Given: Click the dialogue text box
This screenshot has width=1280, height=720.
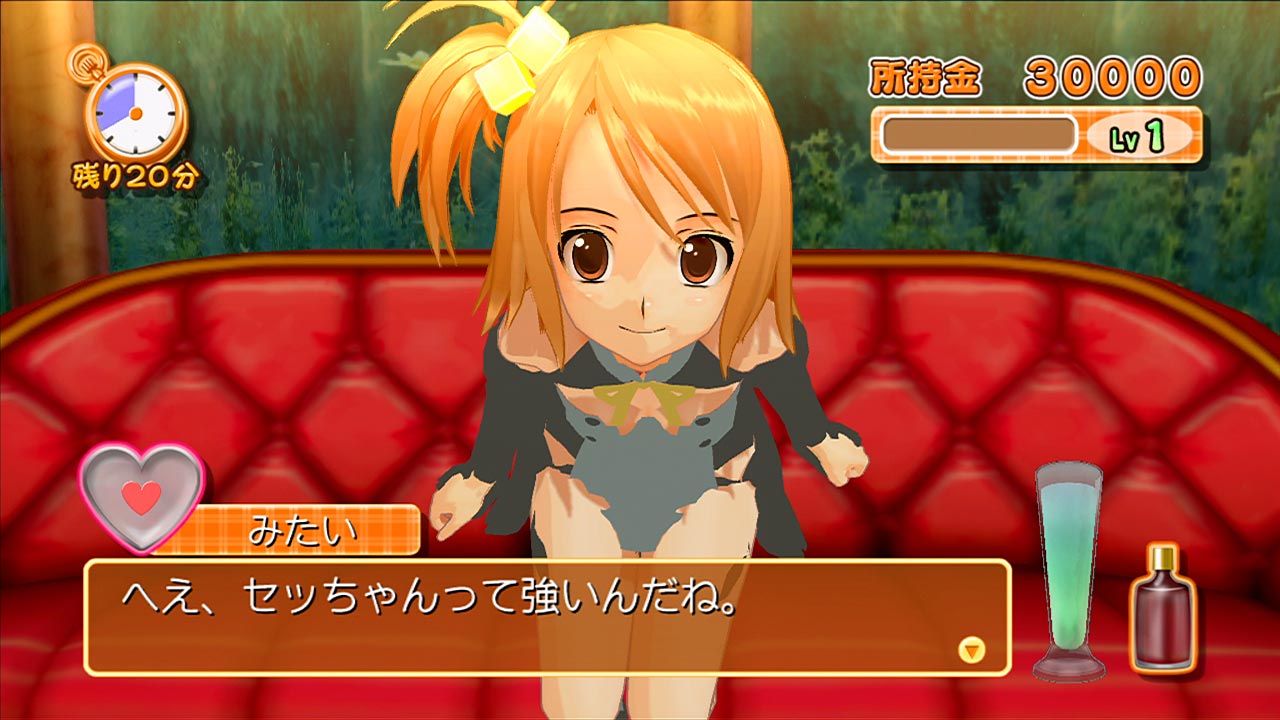Looking at the screenshot, I should click(546, 616).
